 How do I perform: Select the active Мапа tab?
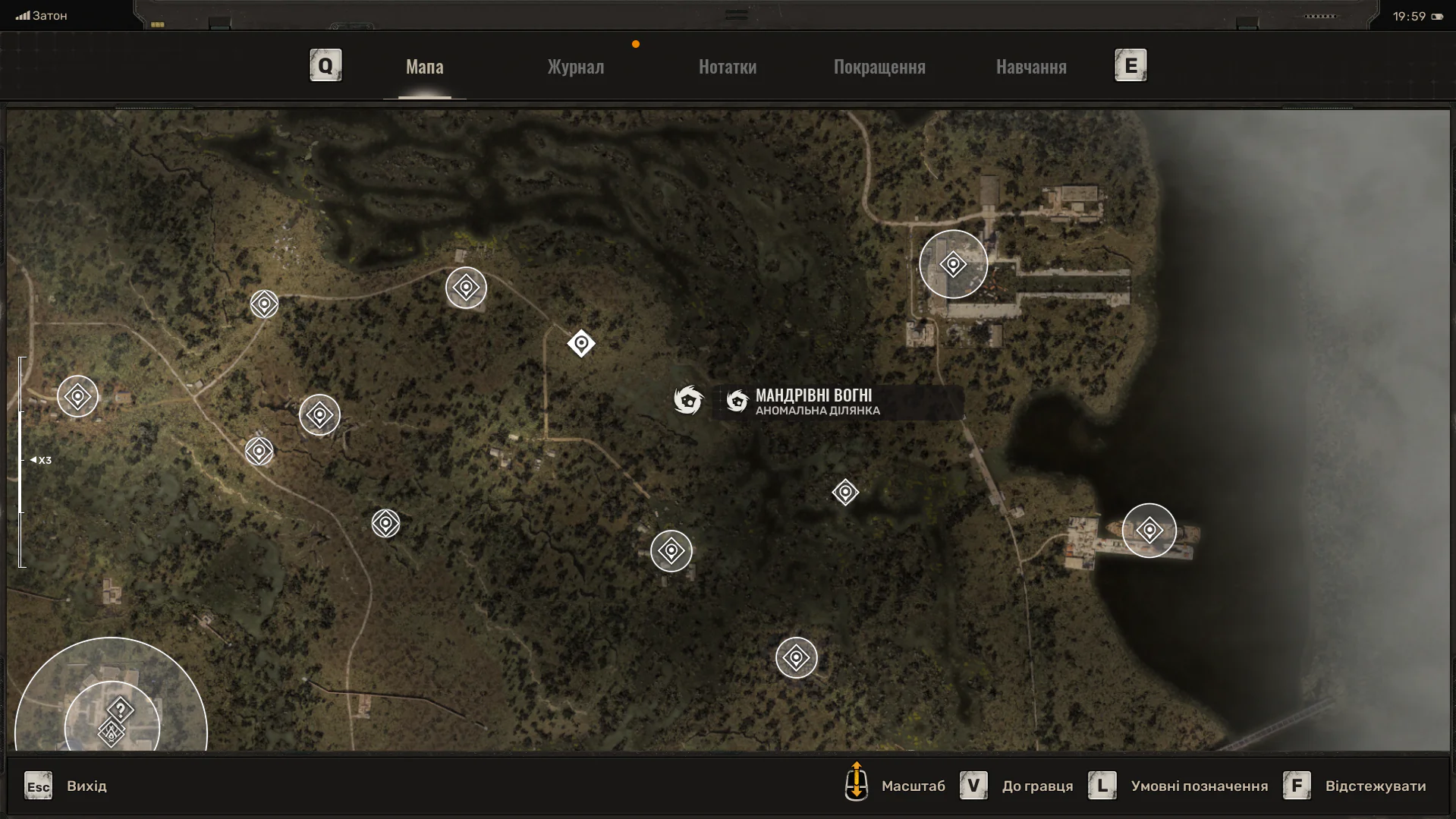pos(424,67)
